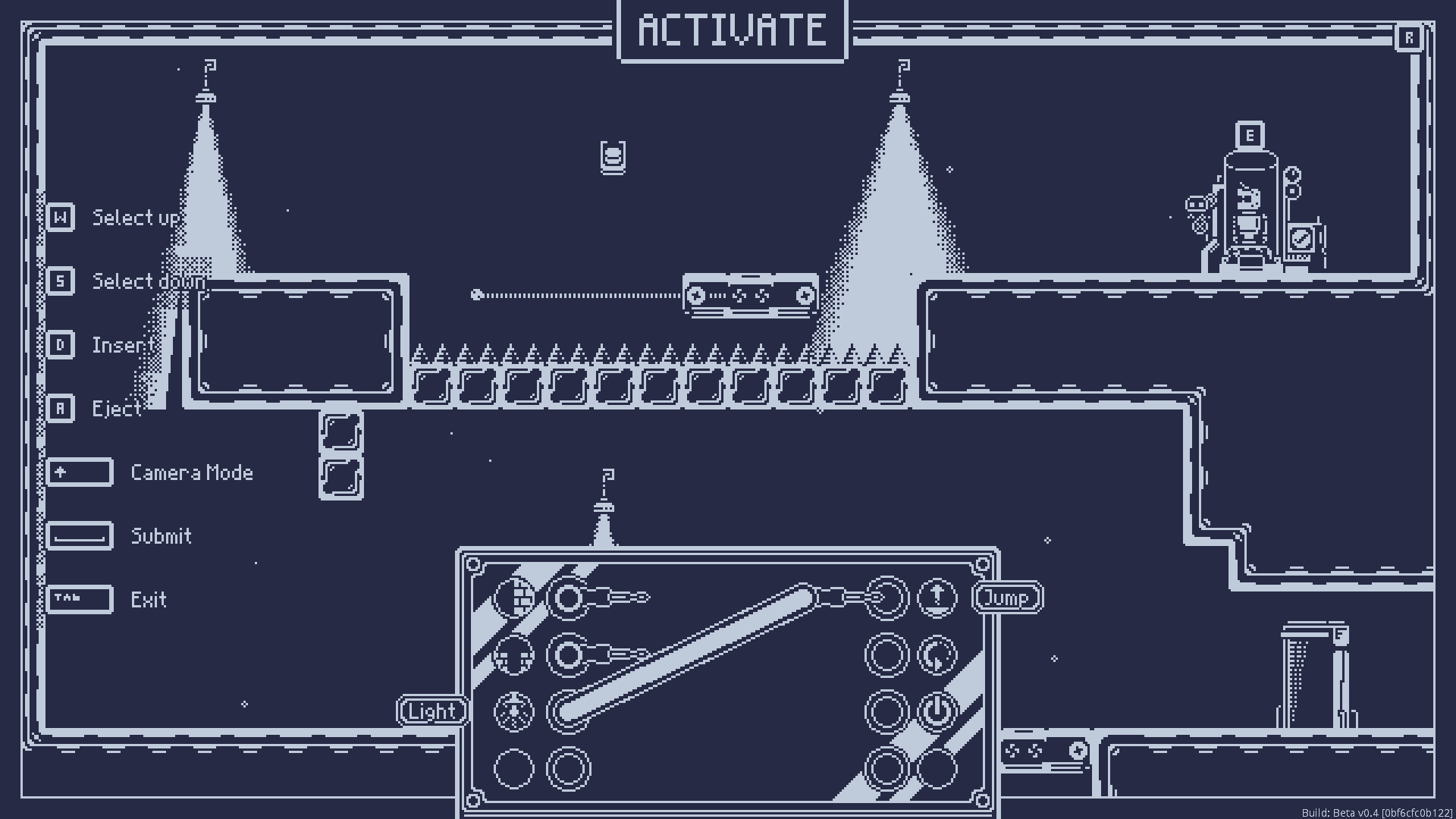The width and height of the screenshot is (1456, 819).
Task: Click the R icon in the top-right corner
Action: click(1408, 35)
